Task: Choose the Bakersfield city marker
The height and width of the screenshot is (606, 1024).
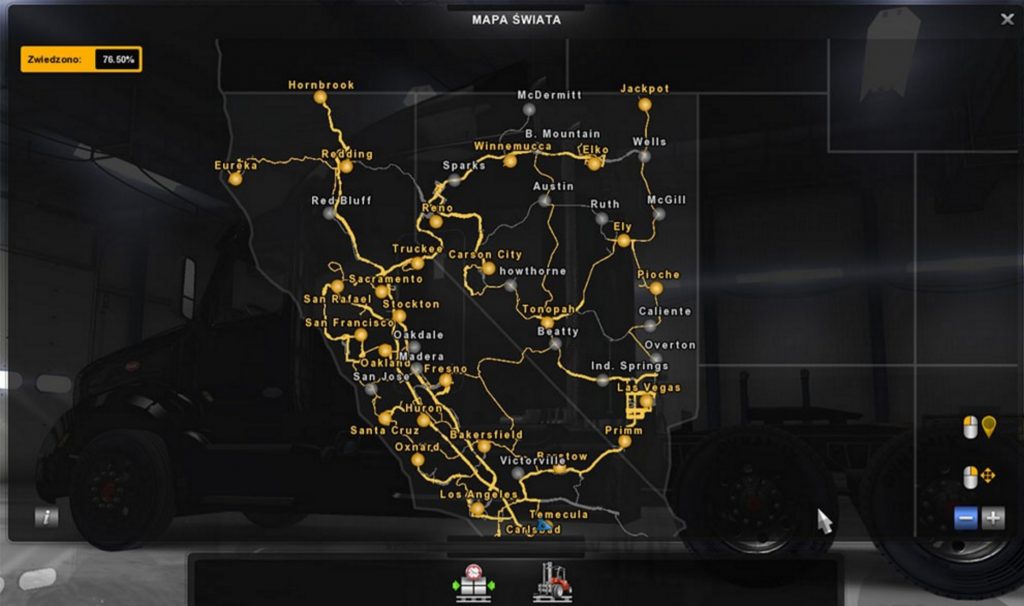Action: click(483, 446)
